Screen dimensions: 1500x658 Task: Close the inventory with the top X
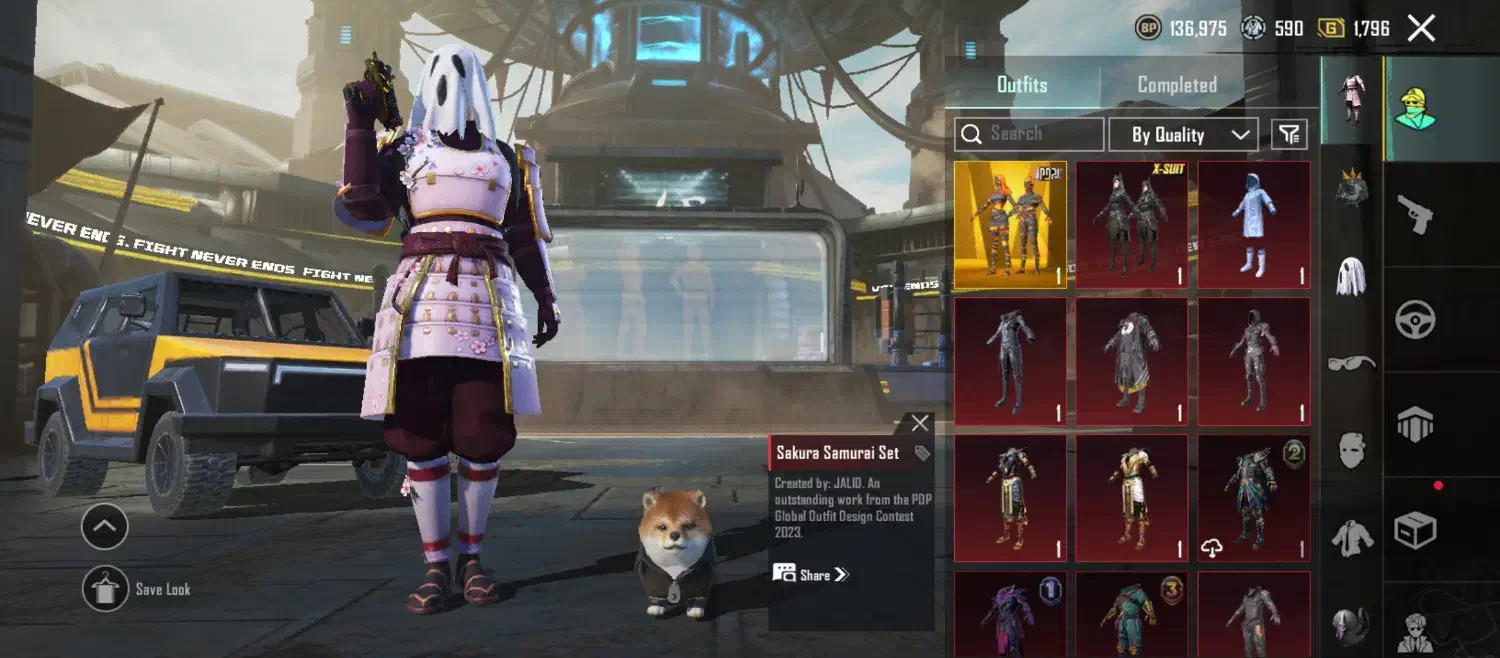[x=1421, y=28]
